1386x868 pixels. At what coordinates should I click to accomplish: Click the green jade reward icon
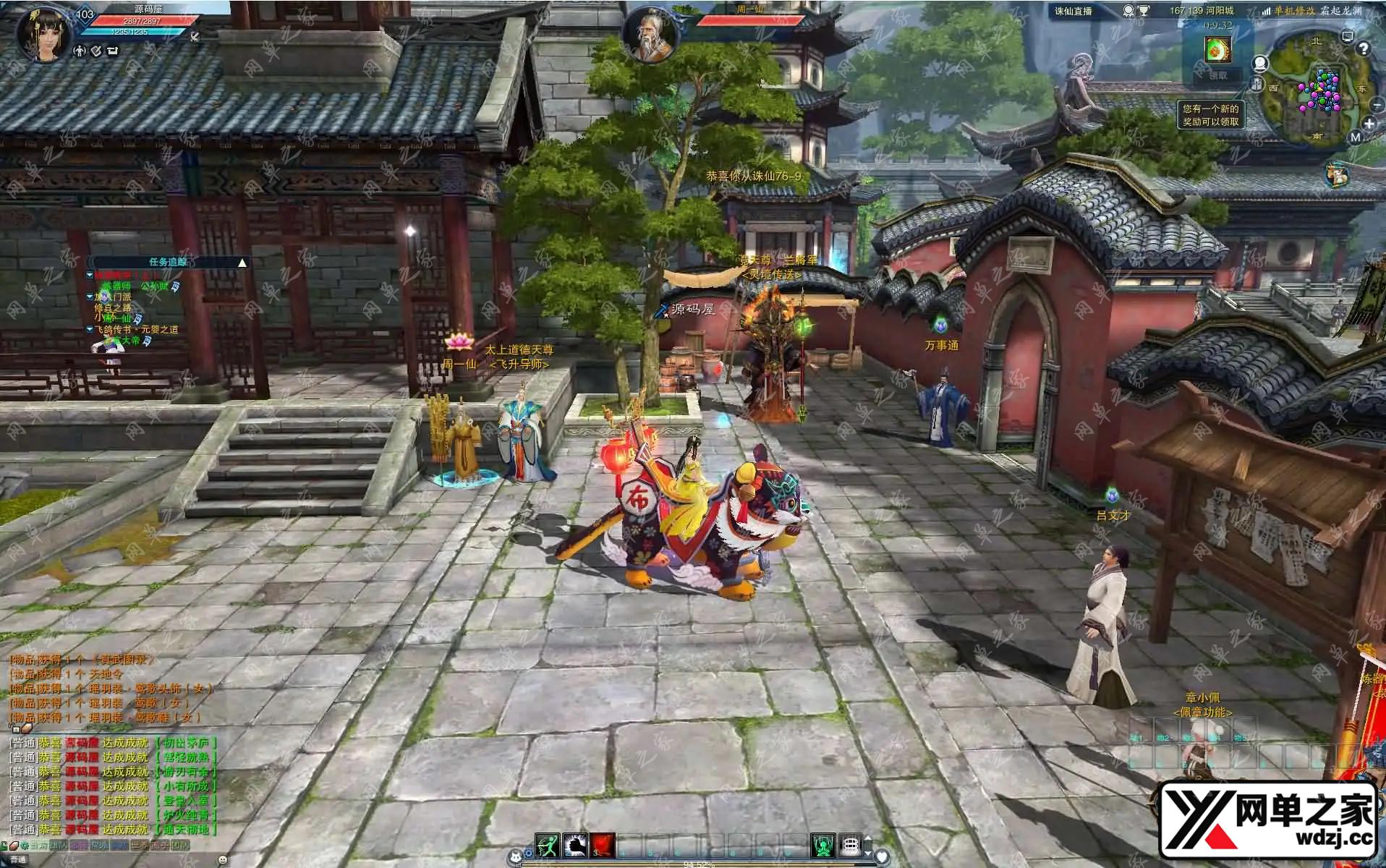click(x=1217, y=49)
